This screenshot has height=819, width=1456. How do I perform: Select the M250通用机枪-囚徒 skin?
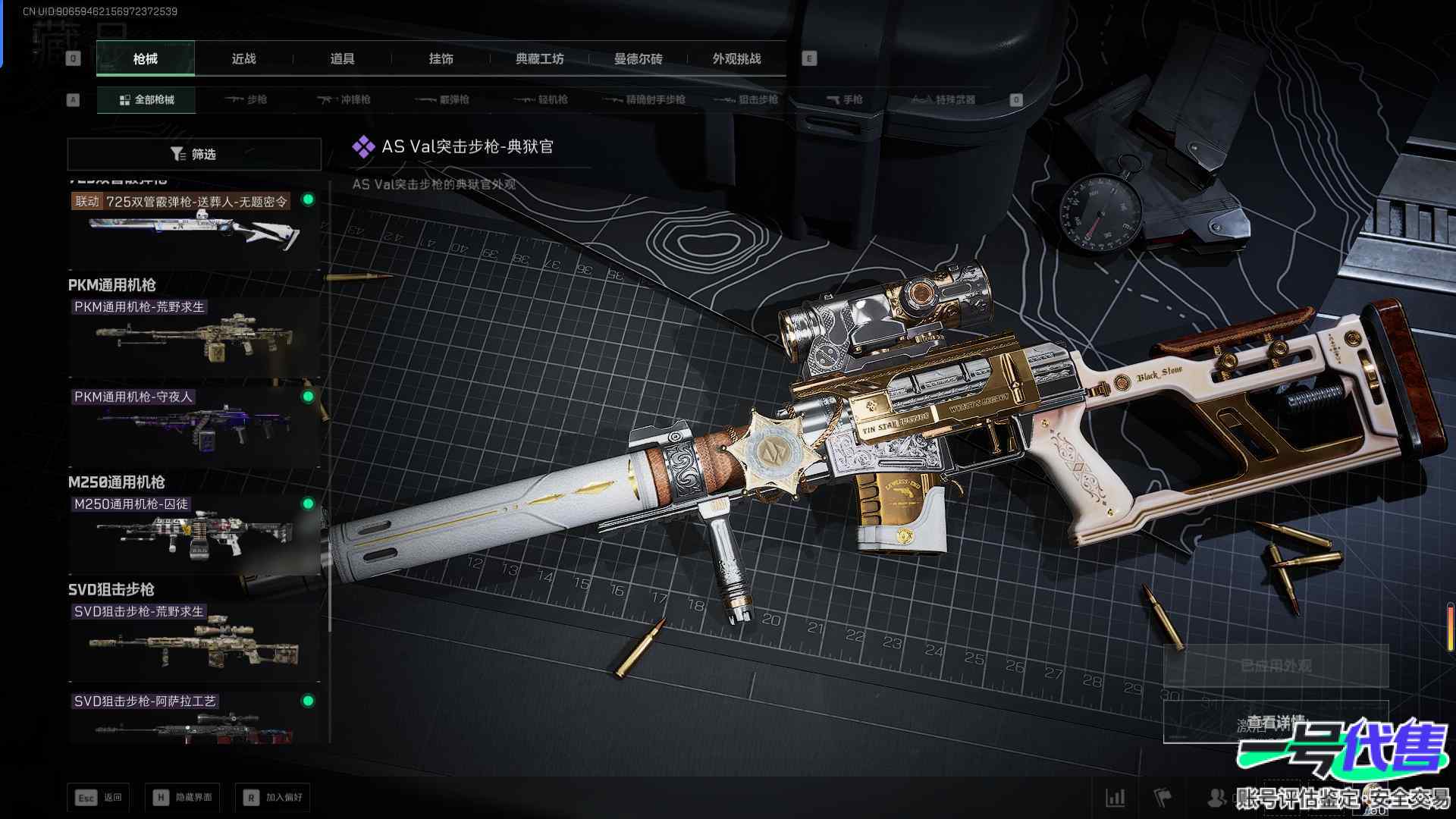pos(193,532)
